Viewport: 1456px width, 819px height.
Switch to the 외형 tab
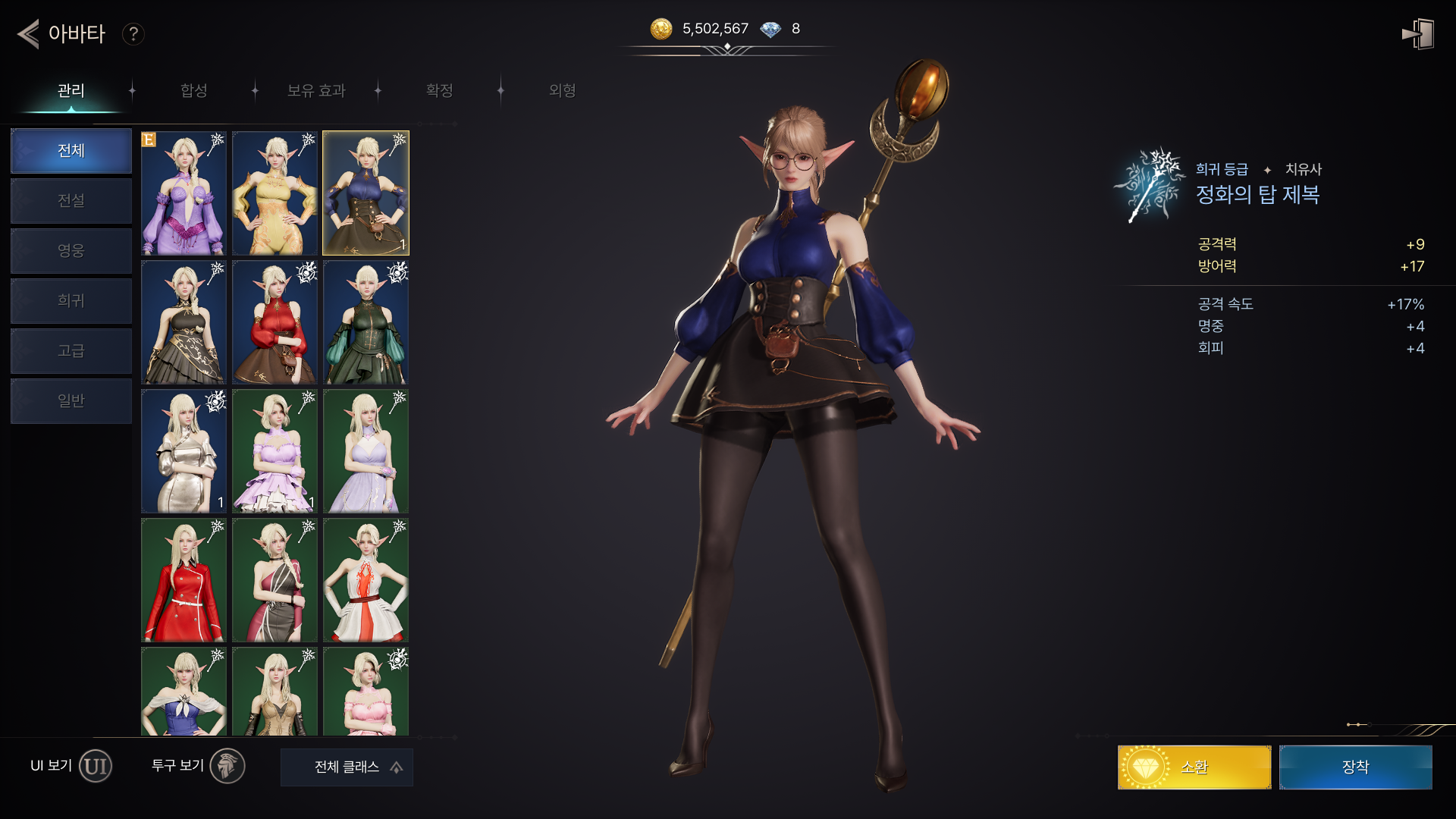pyautogui.click(x=562, y=90)
